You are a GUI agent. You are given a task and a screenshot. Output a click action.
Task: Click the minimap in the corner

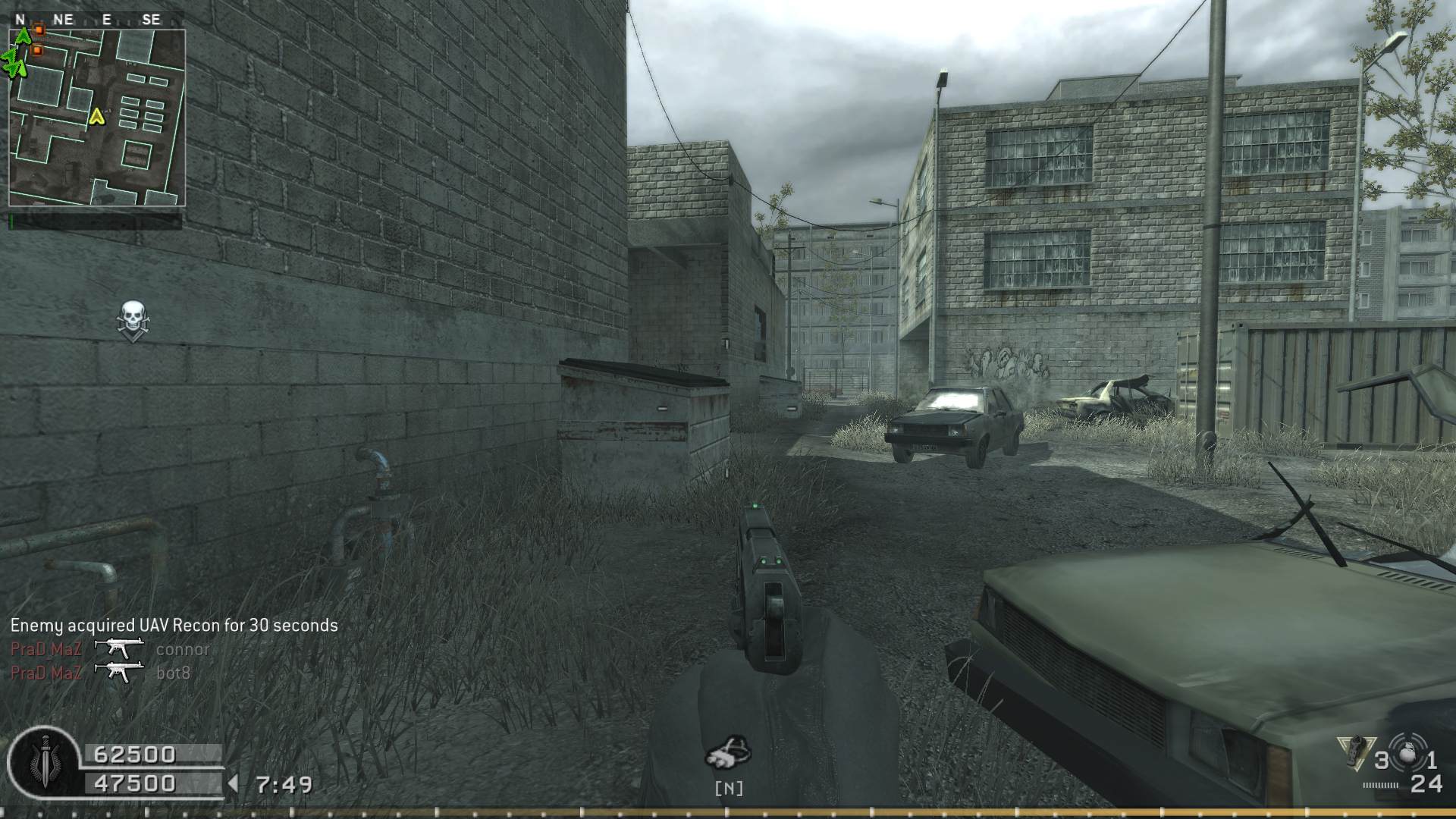point(97,118)
